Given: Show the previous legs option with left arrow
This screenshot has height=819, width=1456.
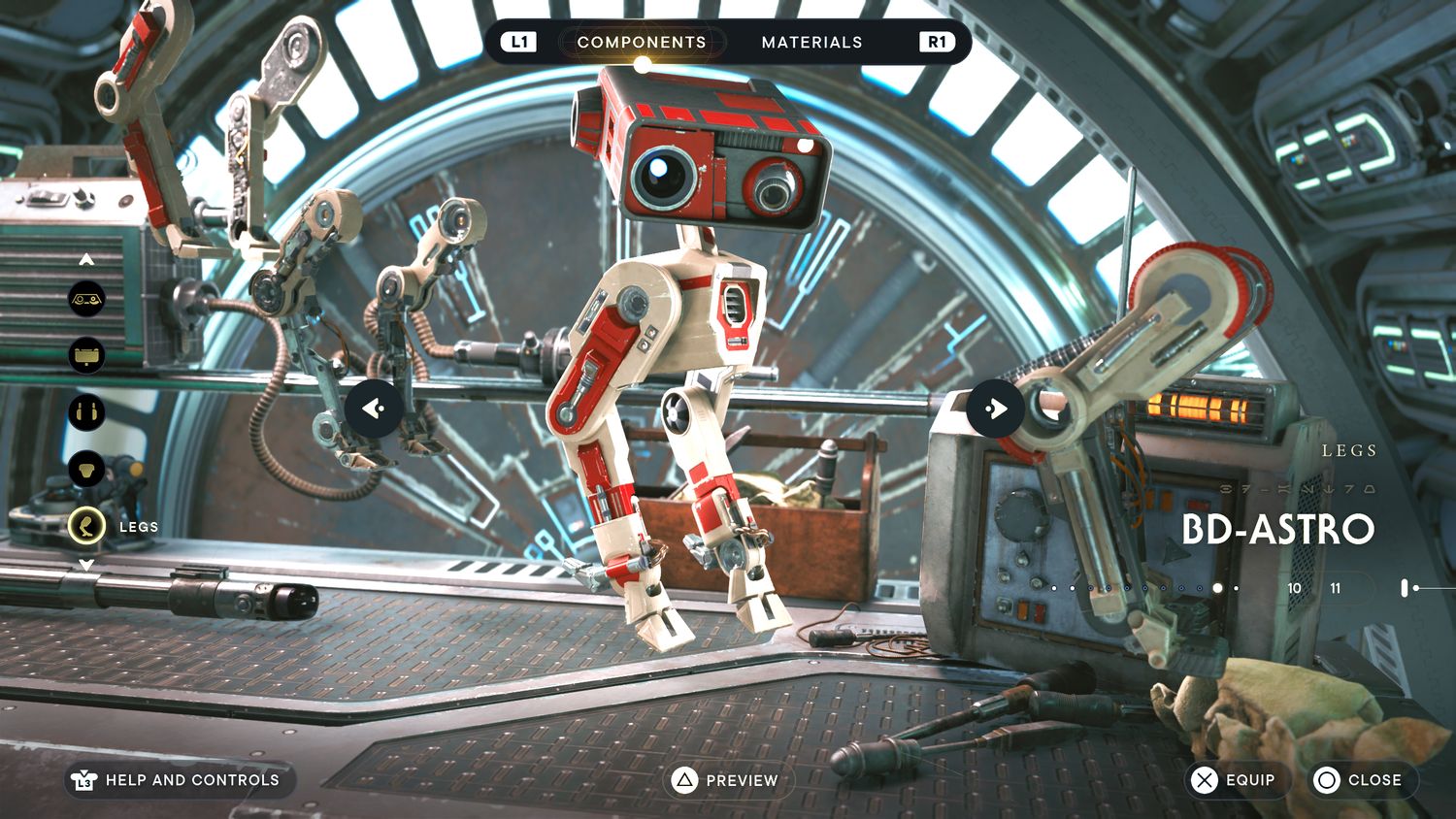Looking at the screenshot, I should [374, 409].
